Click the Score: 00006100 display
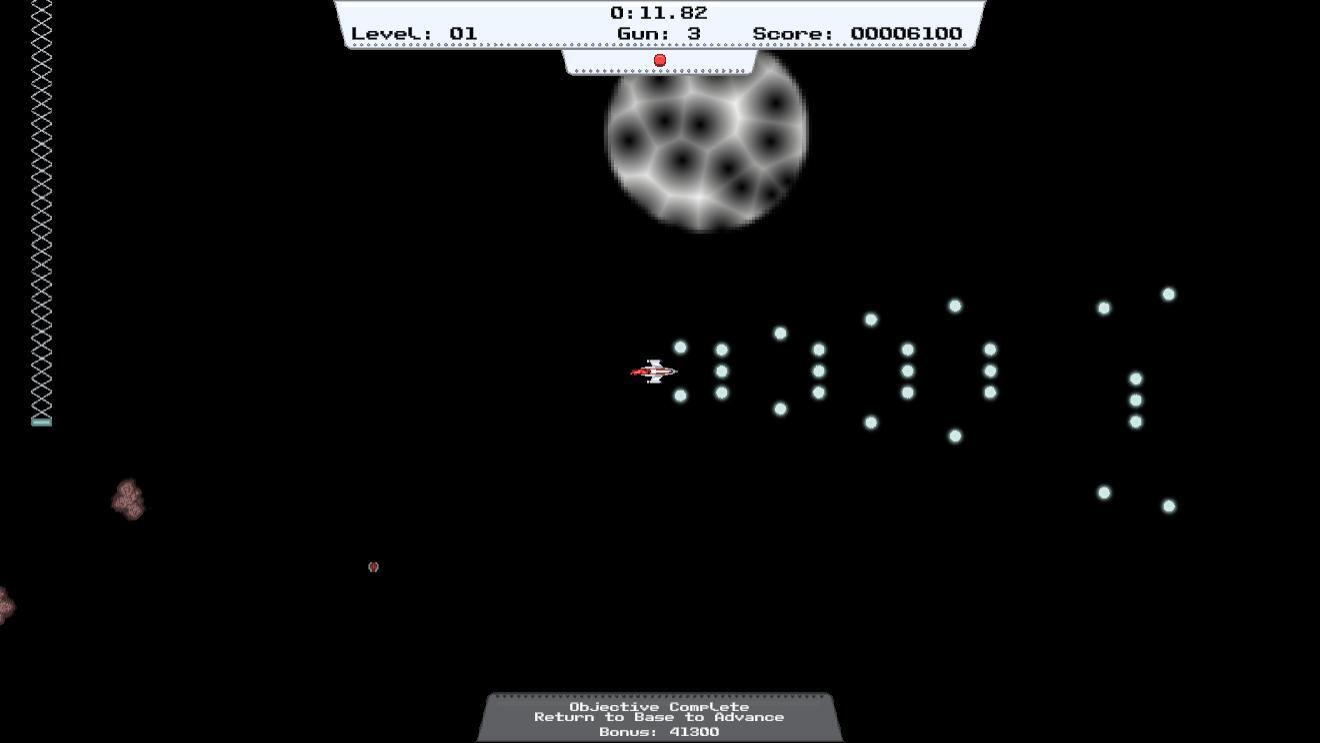 [x=858, y=33]
